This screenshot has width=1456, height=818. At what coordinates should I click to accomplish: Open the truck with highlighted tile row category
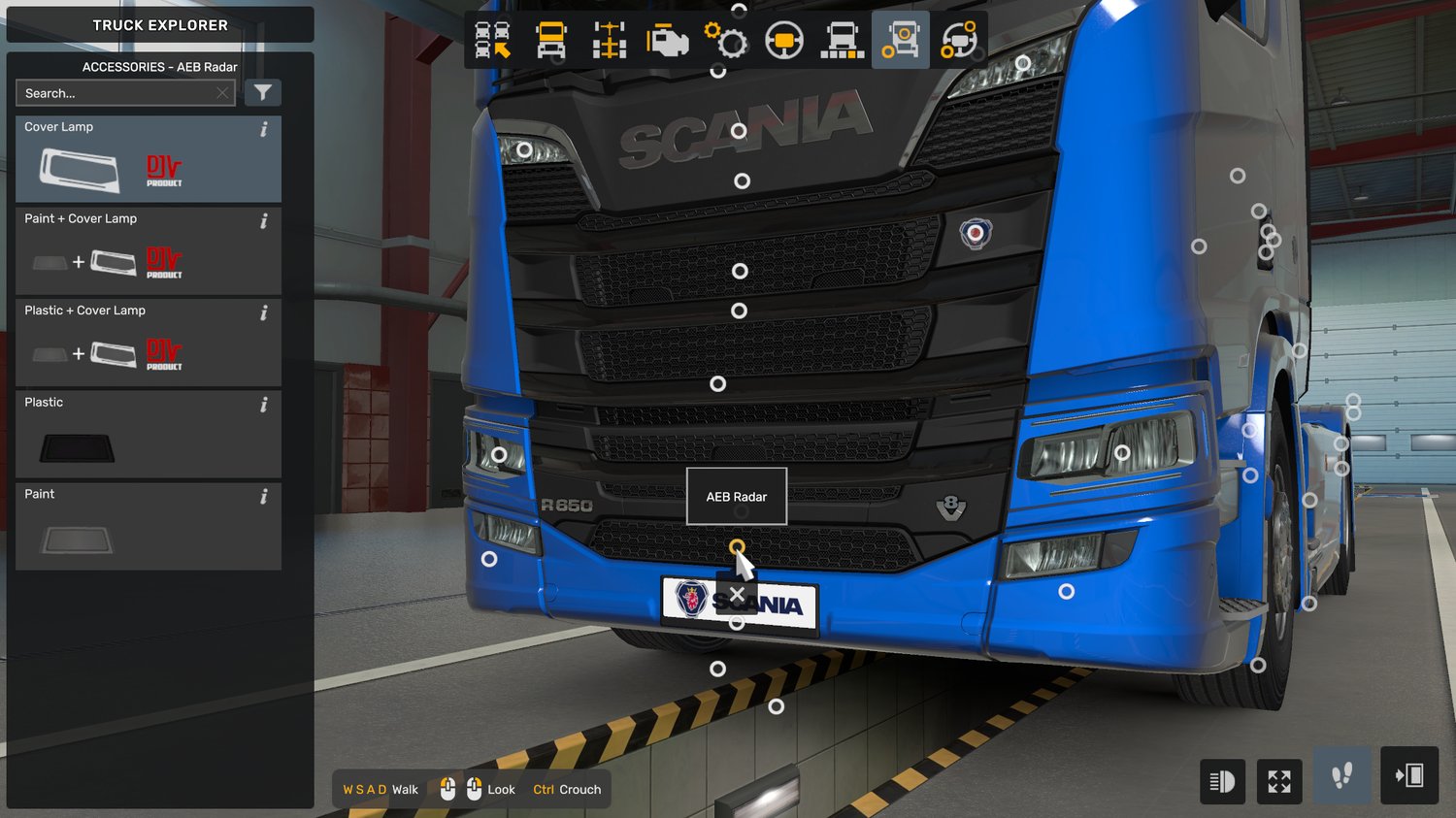click(x=843, y=41)
